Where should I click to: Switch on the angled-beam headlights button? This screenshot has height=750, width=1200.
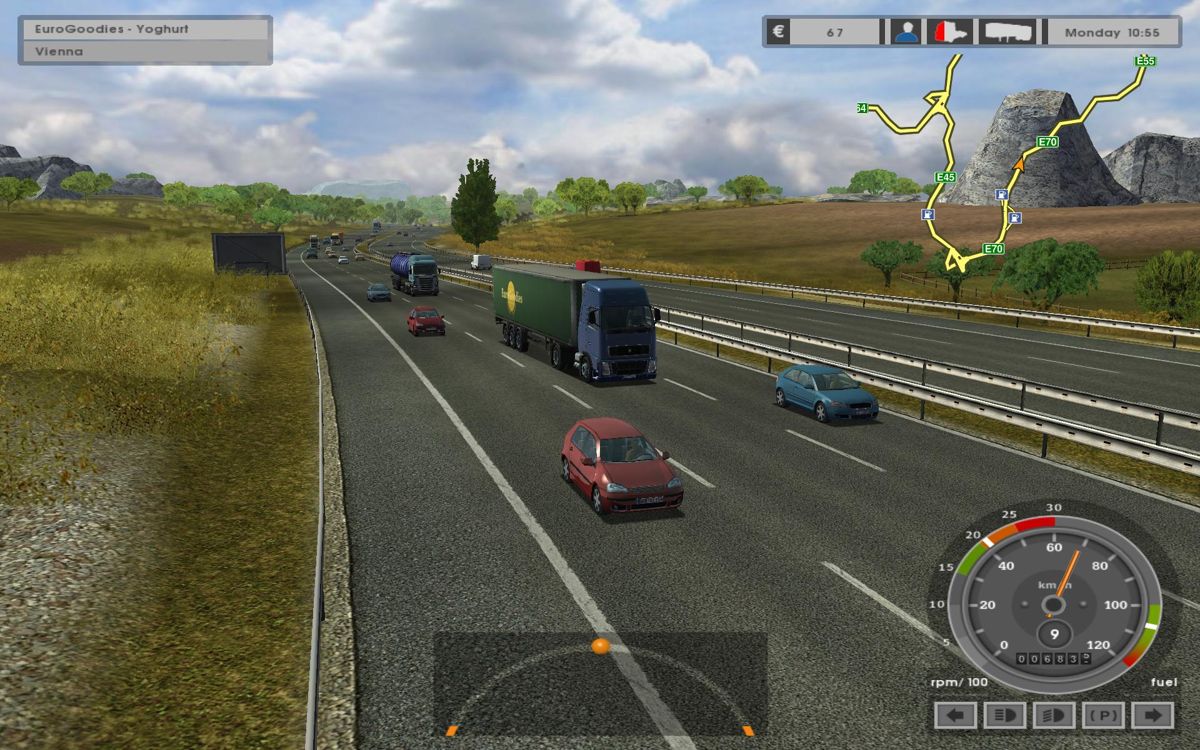click(1055, 715)
